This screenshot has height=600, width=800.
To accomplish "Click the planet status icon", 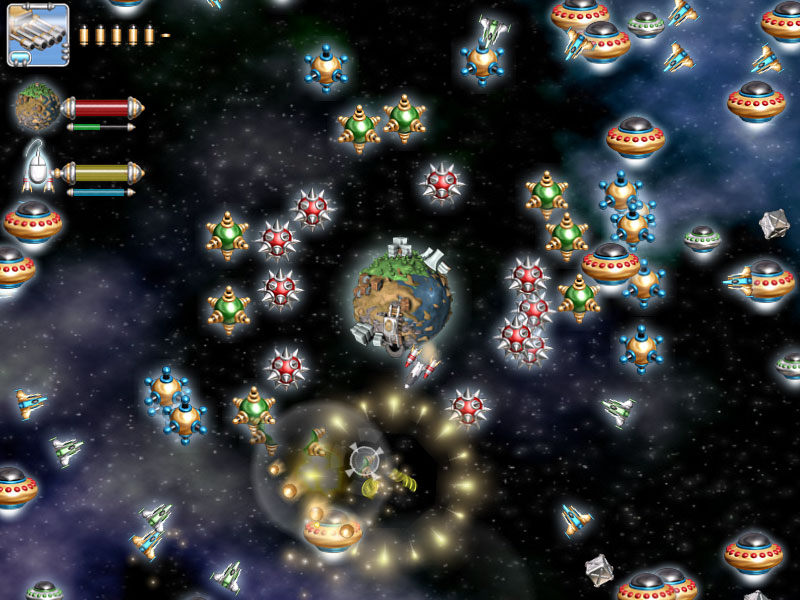I will [38, 107].
